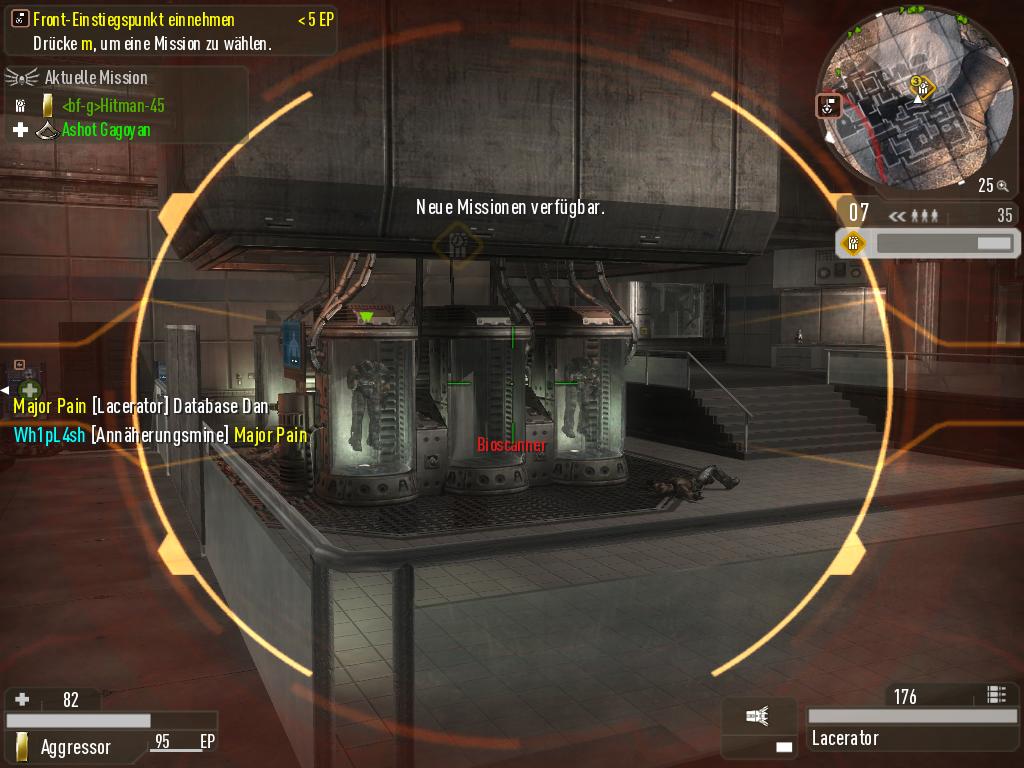Click the flag objective icon beside minimap
This screenshot has width=1024, height=768.
[828, 105]
